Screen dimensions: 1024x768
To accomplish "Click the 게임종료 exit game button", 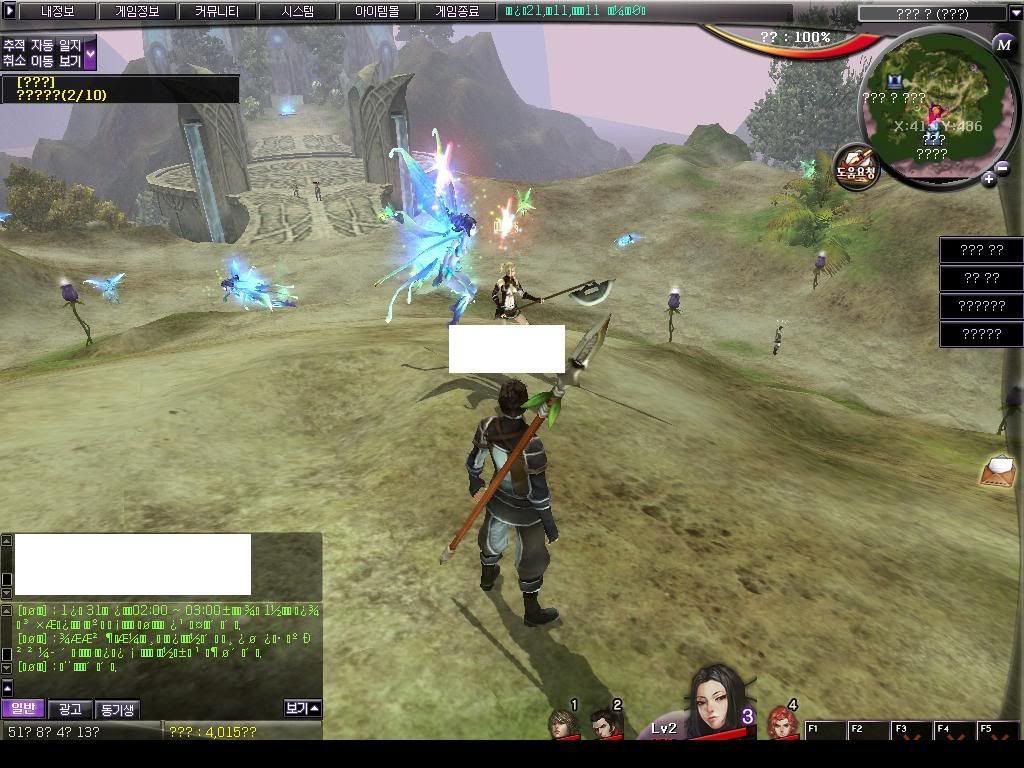I will pyautogui.click(x=456, y=12).
